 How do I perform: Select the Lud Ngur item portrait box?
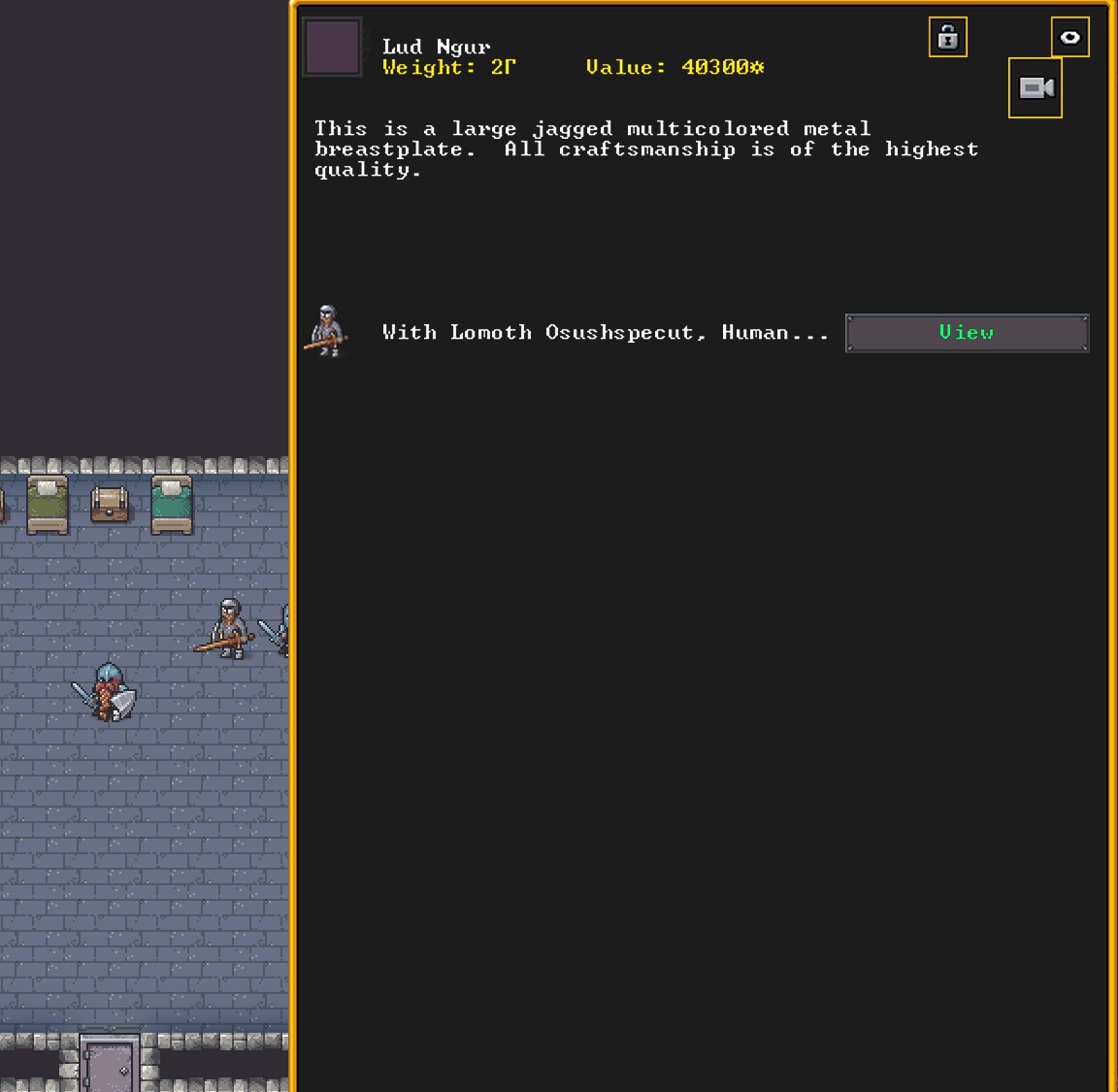(333, 47)
